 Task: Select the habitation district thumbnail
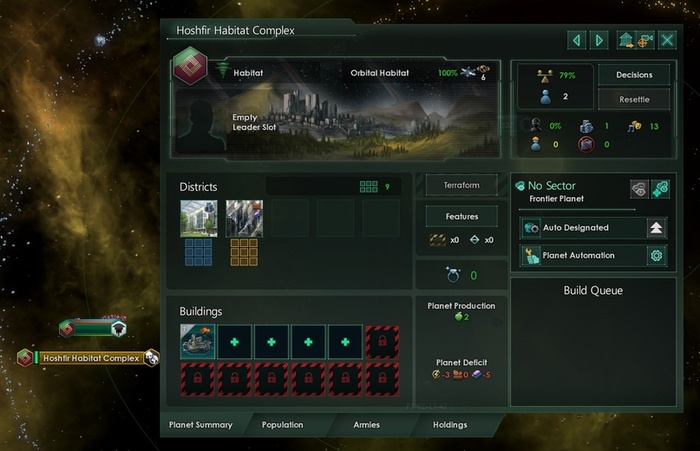(x=198, y=218)
